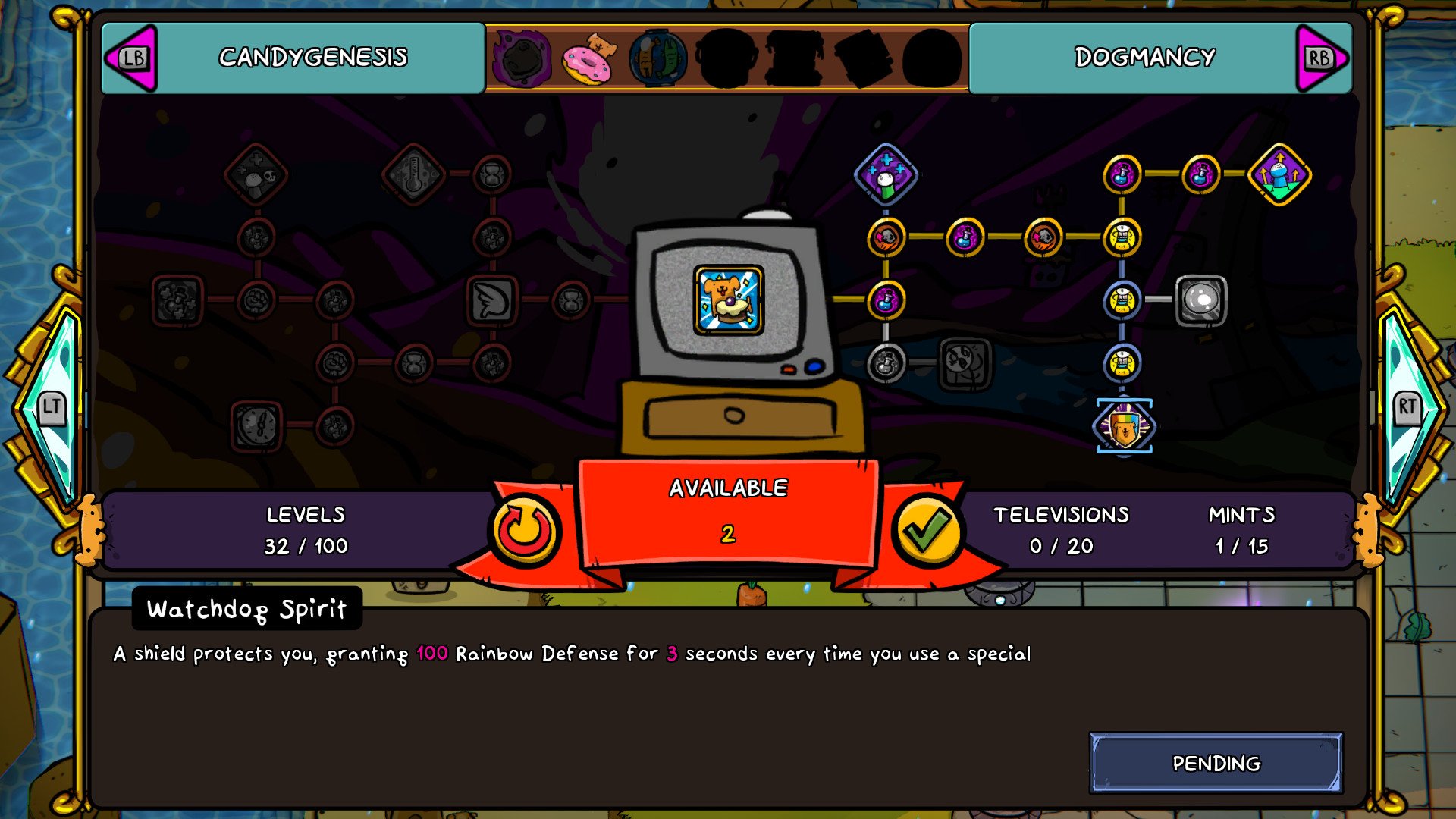Select the dark purple meteor tree icon
This screenshot has width=1456, height=819.
click(521, 58)
